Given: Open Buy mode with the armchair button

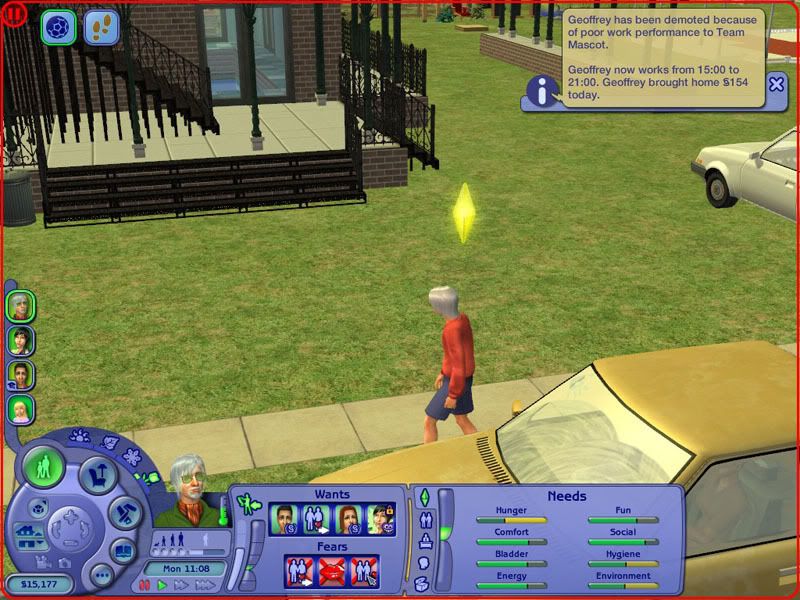Looking at the screenshot, I should [x=98, y=473].
